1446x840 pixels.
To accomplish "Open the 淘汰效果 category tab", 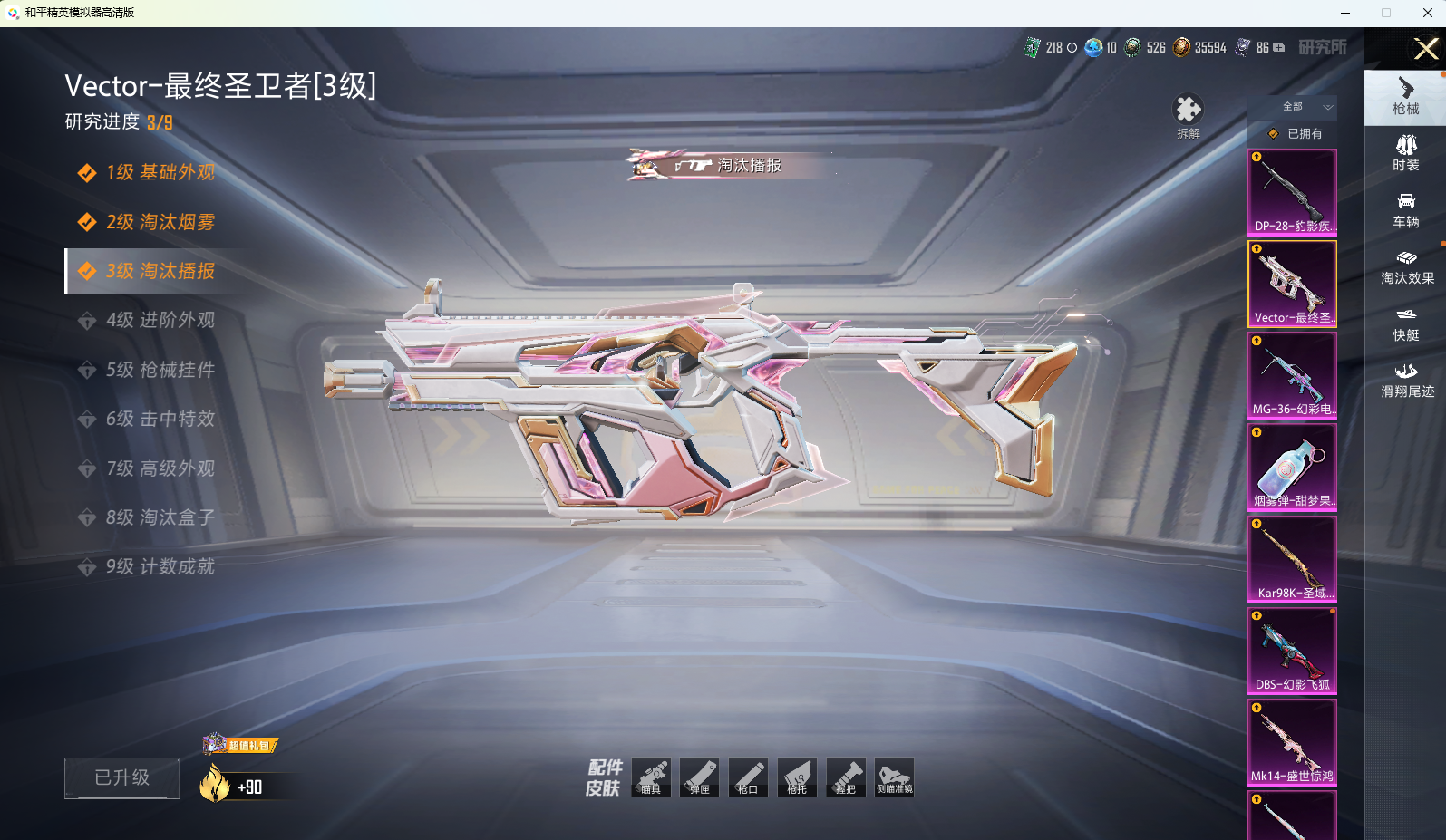I will [1407, 267].
